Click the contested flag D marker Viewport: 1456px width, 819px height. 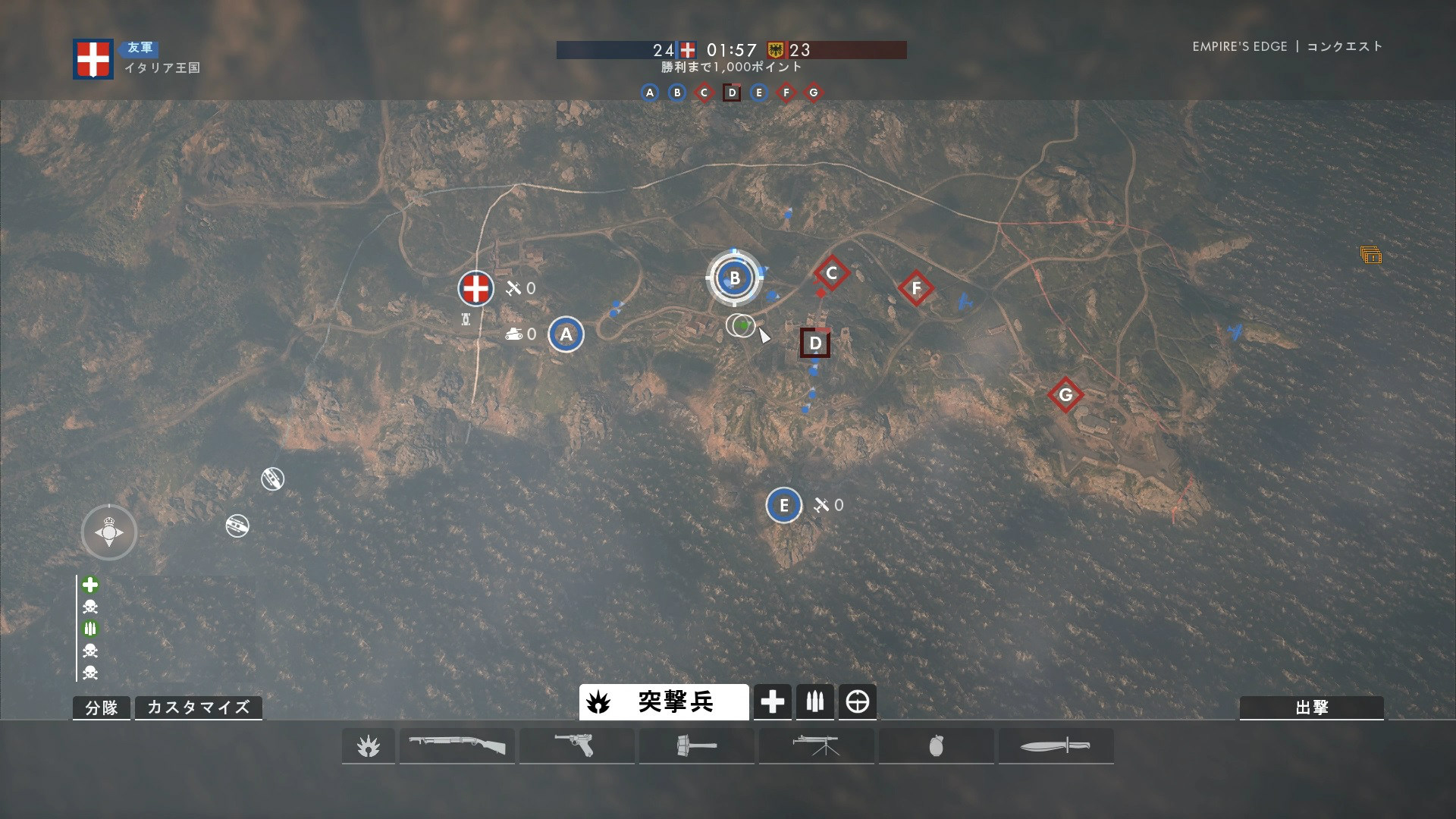tap(815, 344)
